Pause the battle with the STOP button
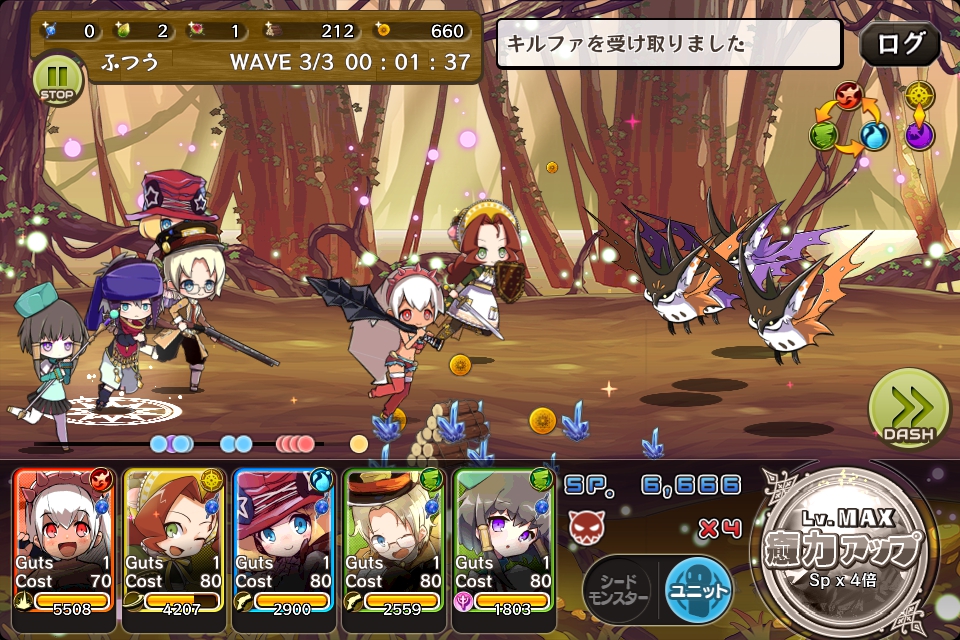Screen dimensions: 960x640 tap(59, 78)
